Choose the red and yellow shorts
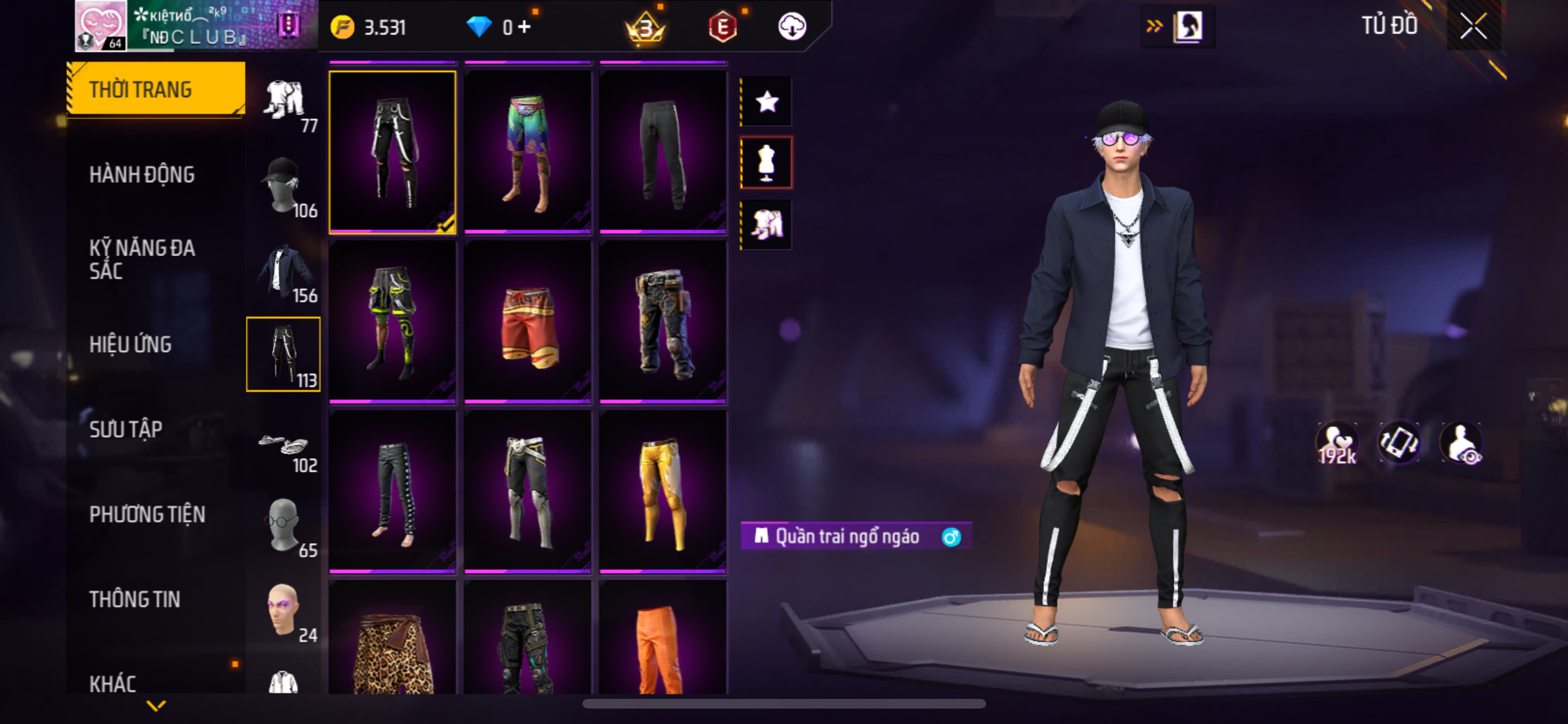 527,322
